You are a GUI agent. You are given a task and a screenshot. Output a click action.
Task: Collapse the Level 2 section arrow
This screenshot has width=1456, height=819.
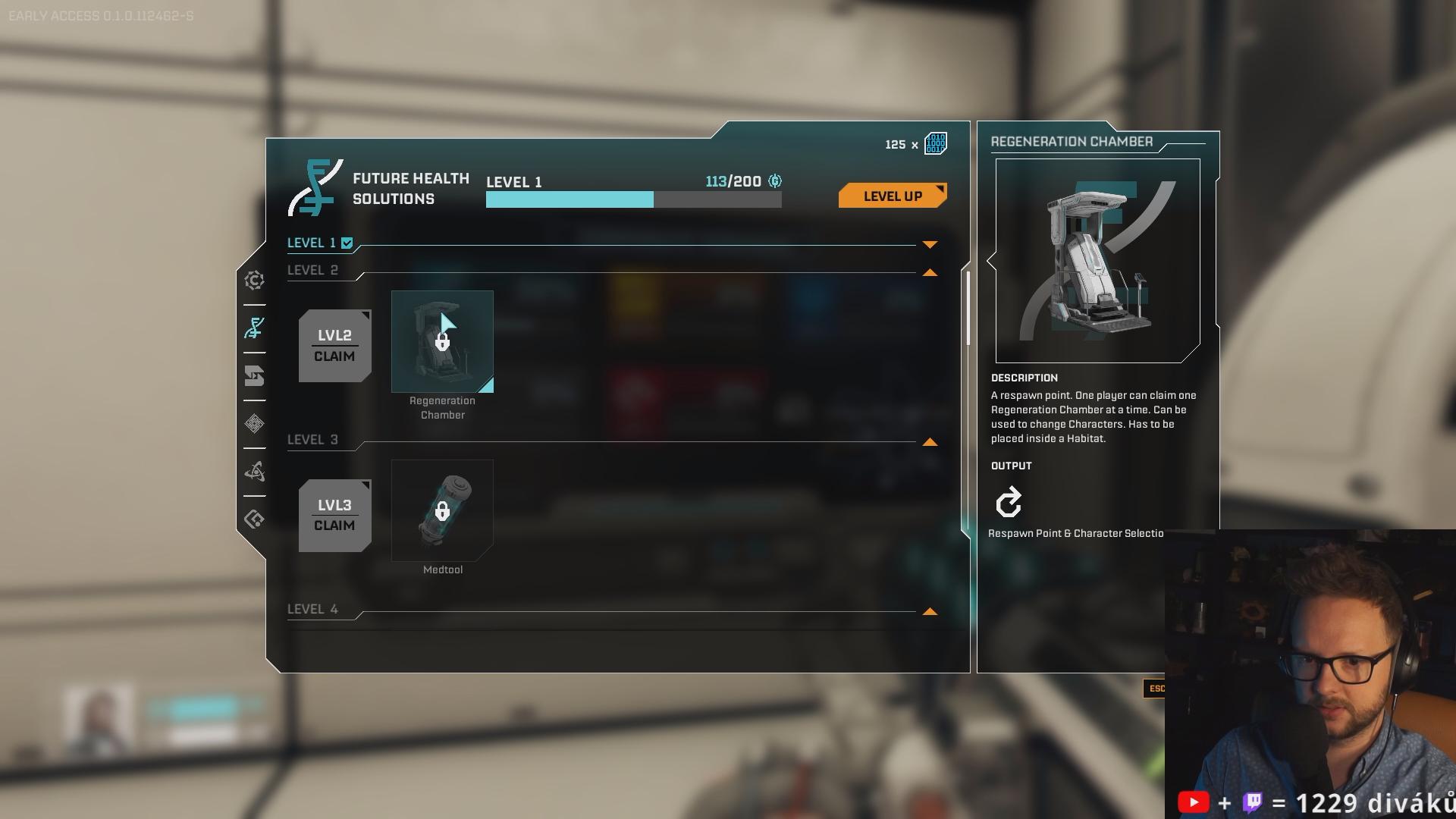click(930, 272)
